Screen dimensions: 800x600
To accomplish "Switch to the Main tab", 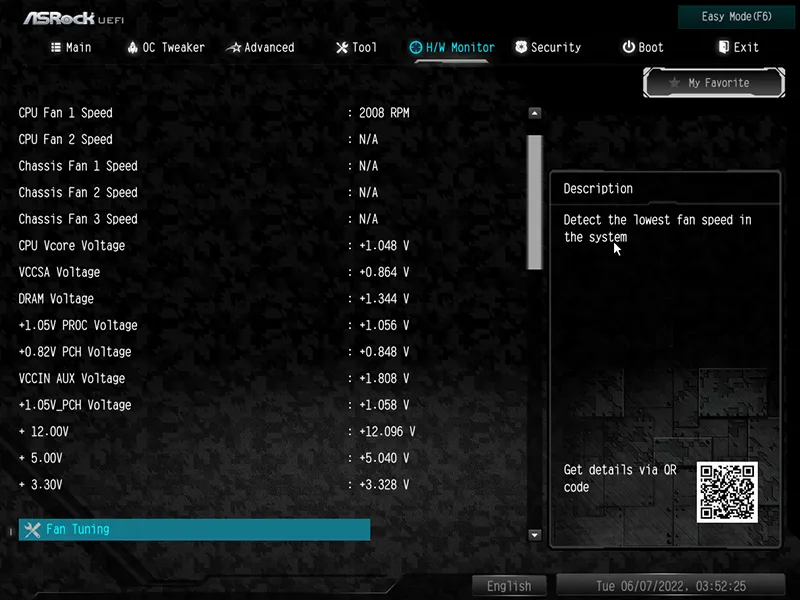I will (71, 47).
